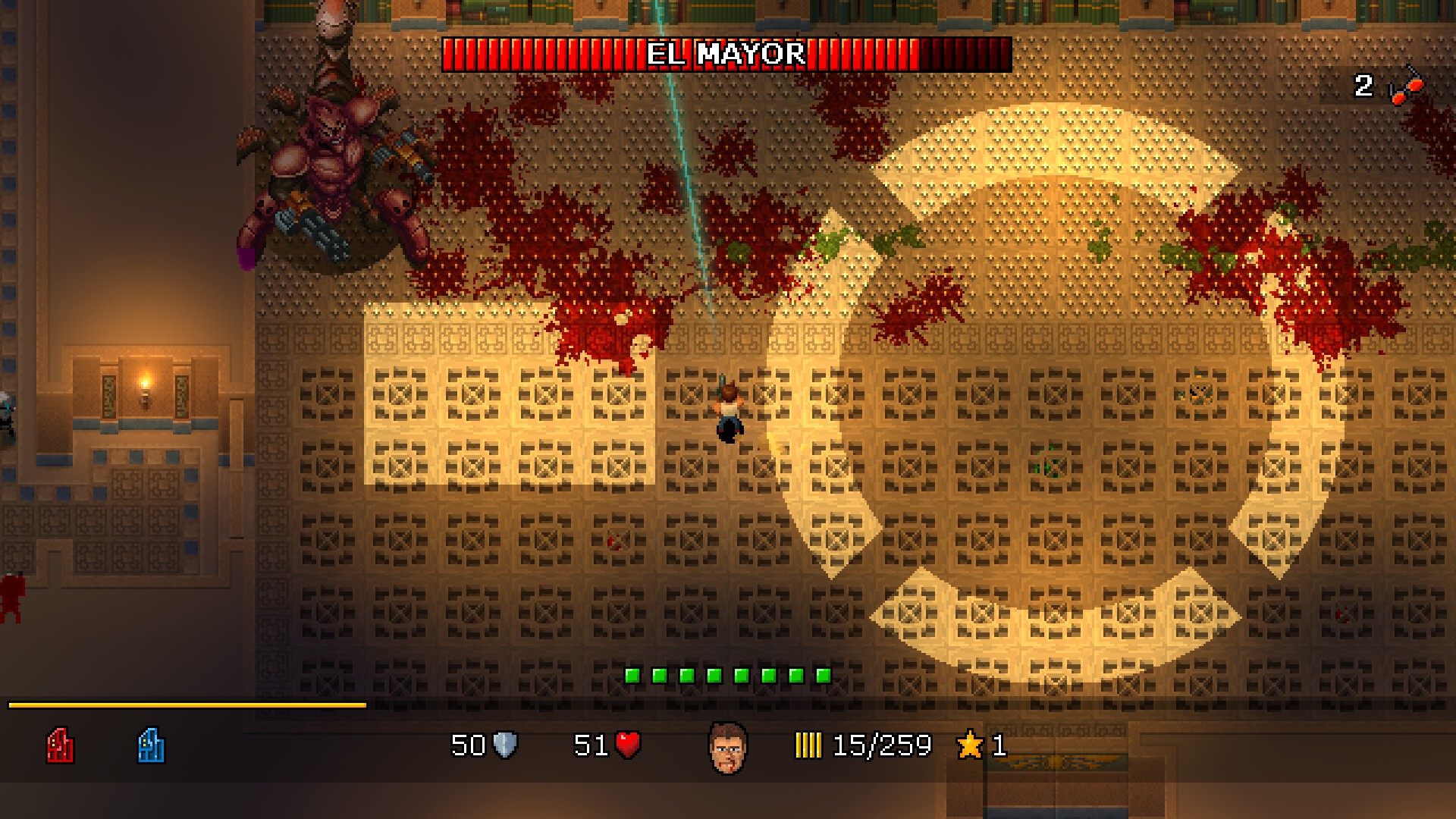Select the blue keycard icon
The image size is (1456, 819).
(151, 745)
